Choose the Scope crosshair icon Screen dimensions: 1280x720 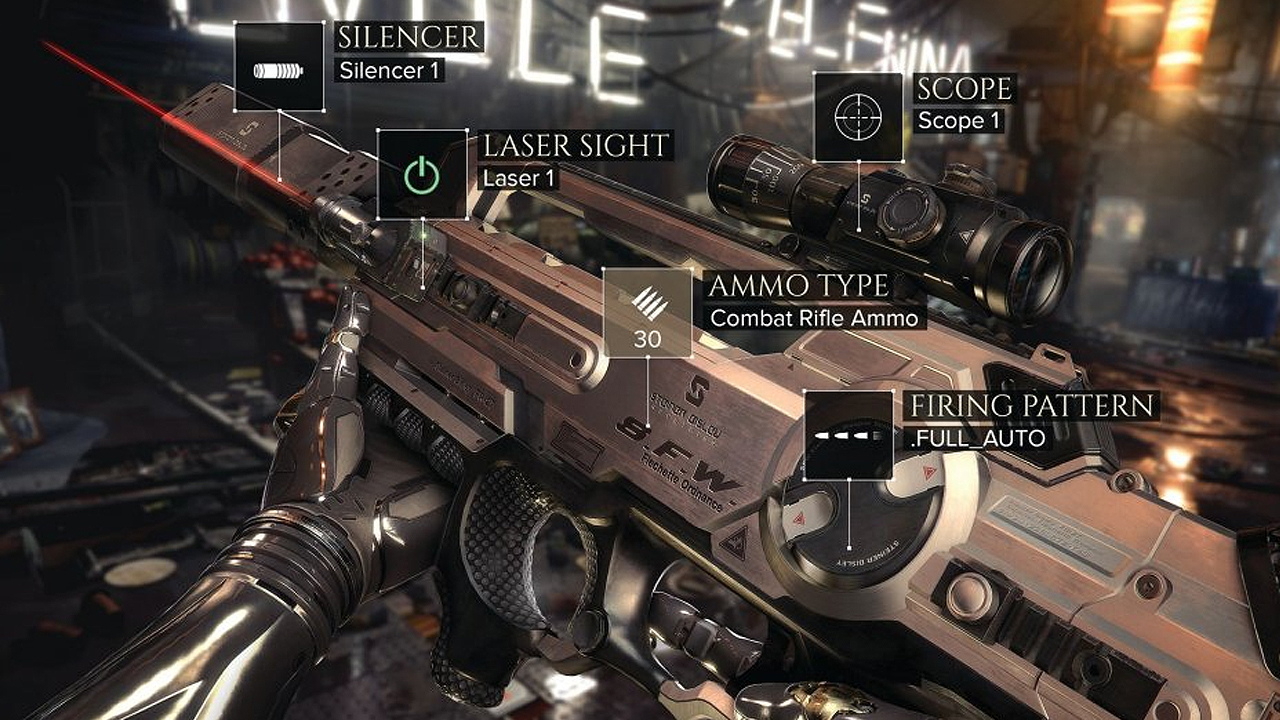pyautogui.click(x=857, y=117)
